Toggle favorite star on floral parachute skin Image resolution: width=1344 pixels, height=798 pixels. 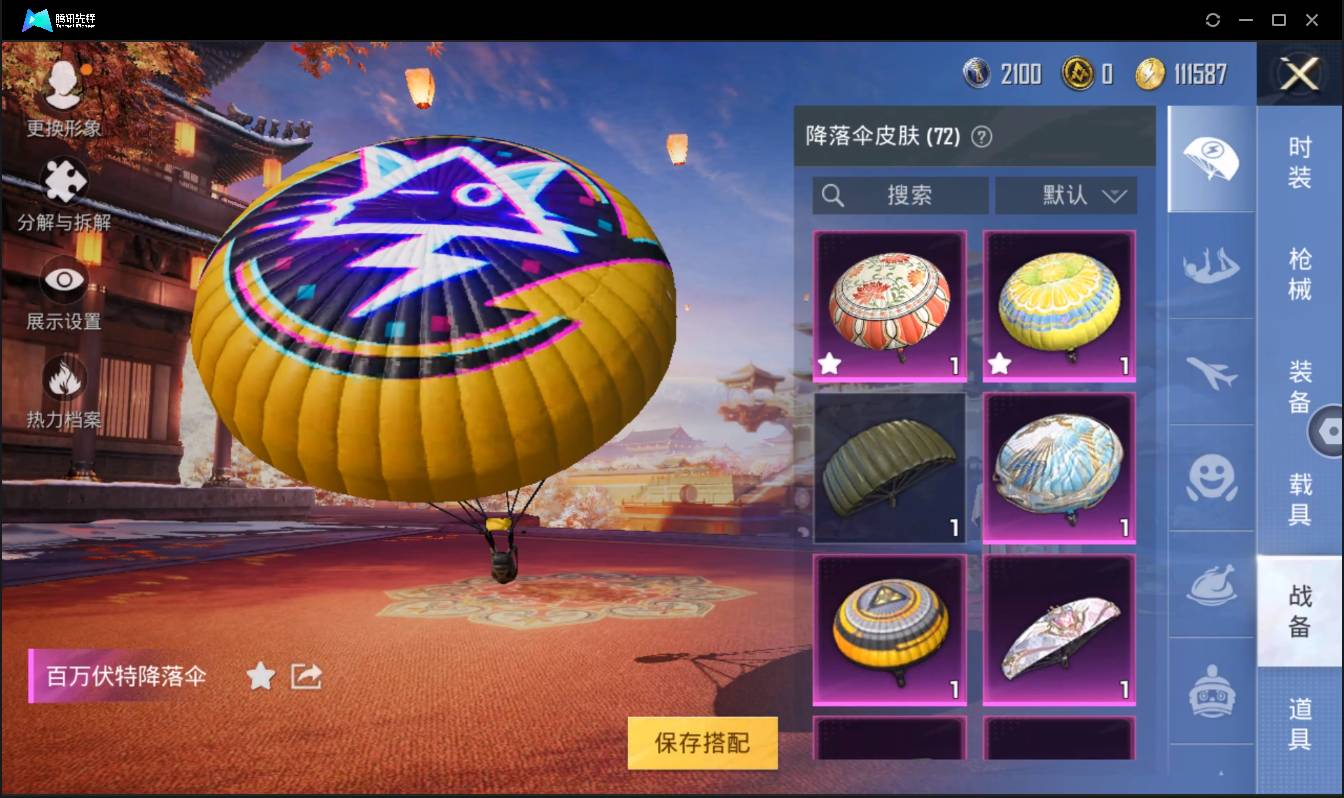click(x=829, y=363)
